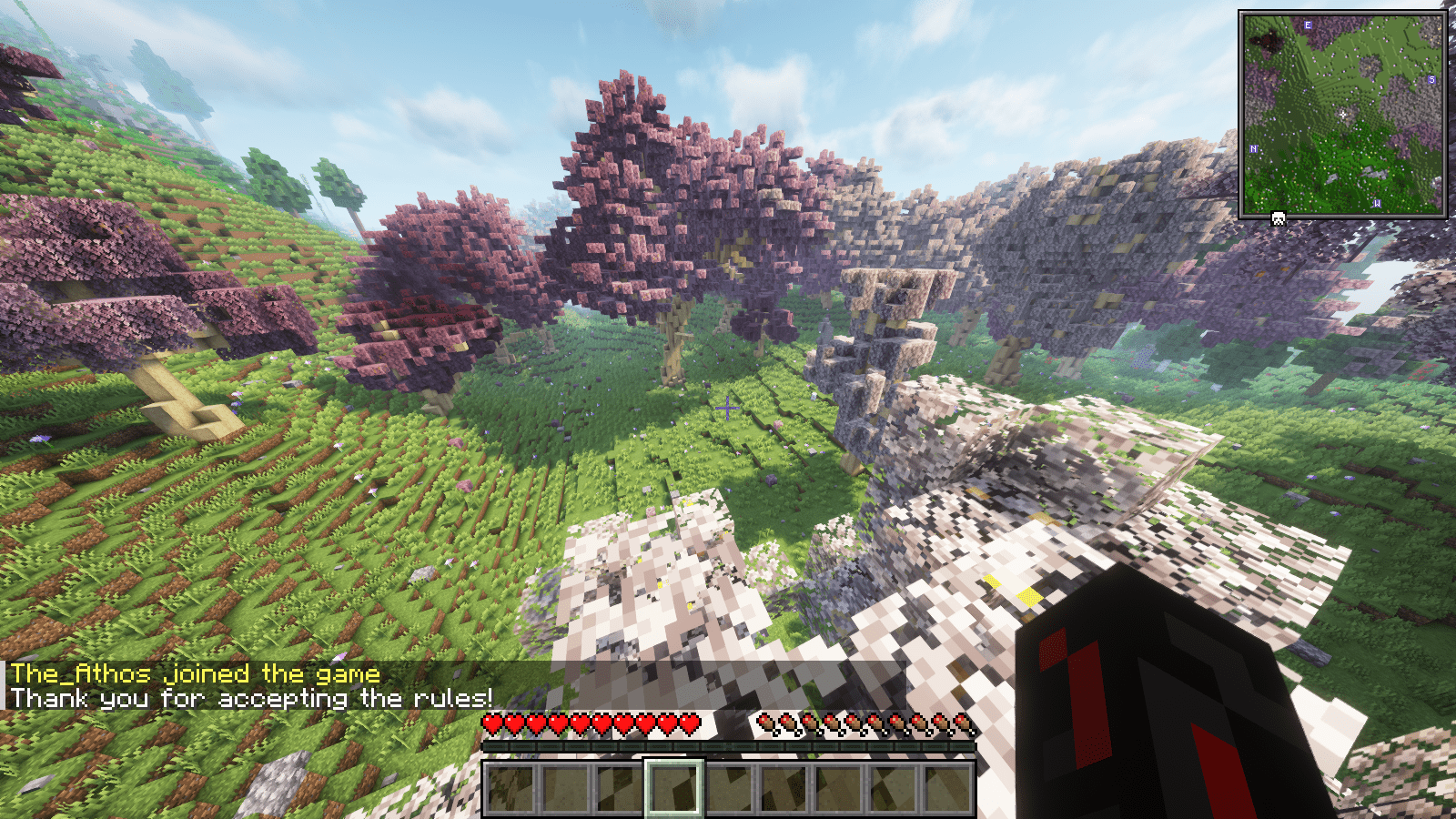
Task: Click the crosshair at screen center
Action: pos(728,409)
